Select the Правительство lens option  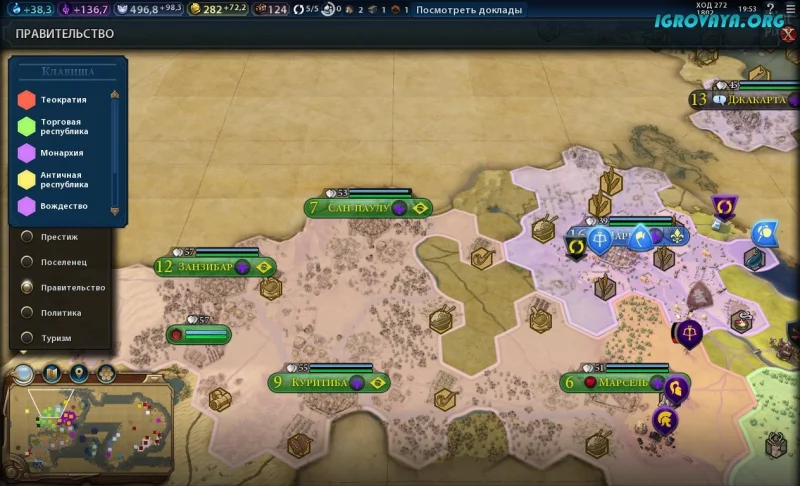click(28, 287)
